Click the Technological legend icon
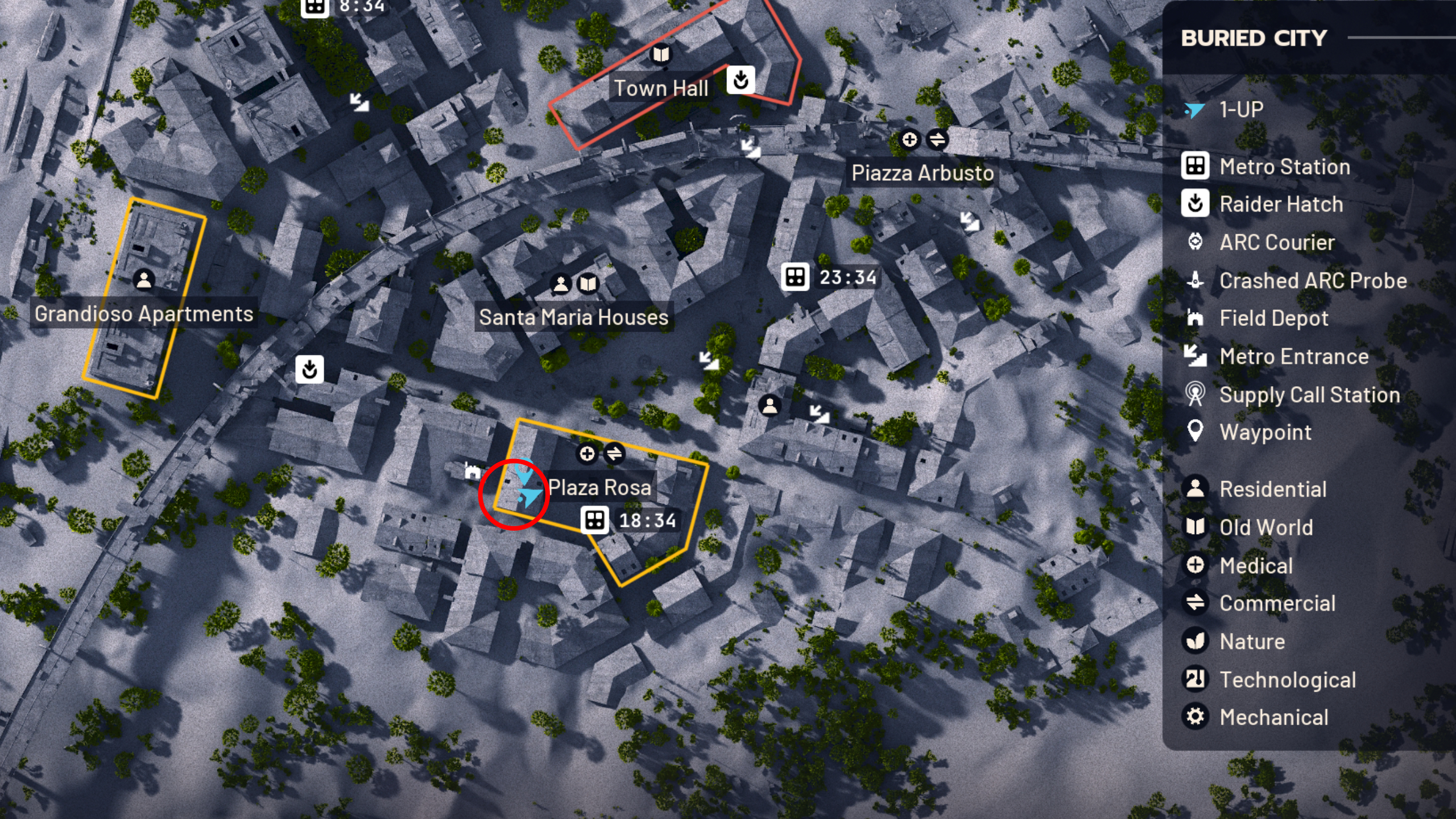1456x819 pixels. click(1196, 679)
